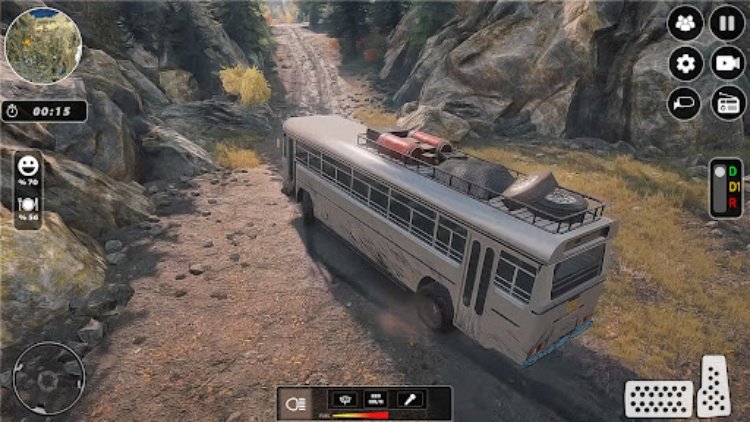The height and width of the screenshot is (422, 750).
Task: Open the passengers group icon
Action: (x=686, y=23)
